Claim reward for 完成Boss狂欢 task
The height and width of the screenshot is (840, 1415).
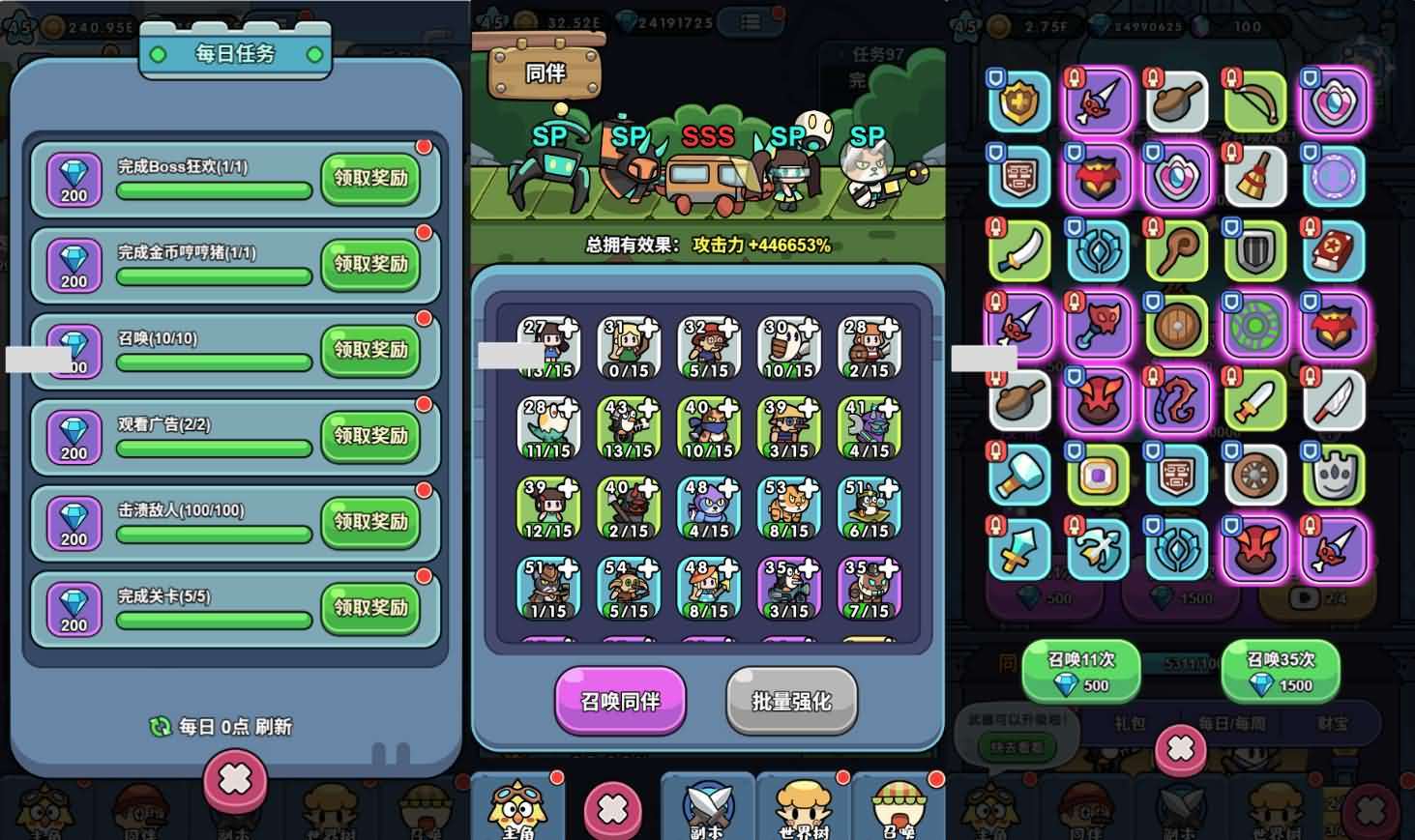[370, 180]
